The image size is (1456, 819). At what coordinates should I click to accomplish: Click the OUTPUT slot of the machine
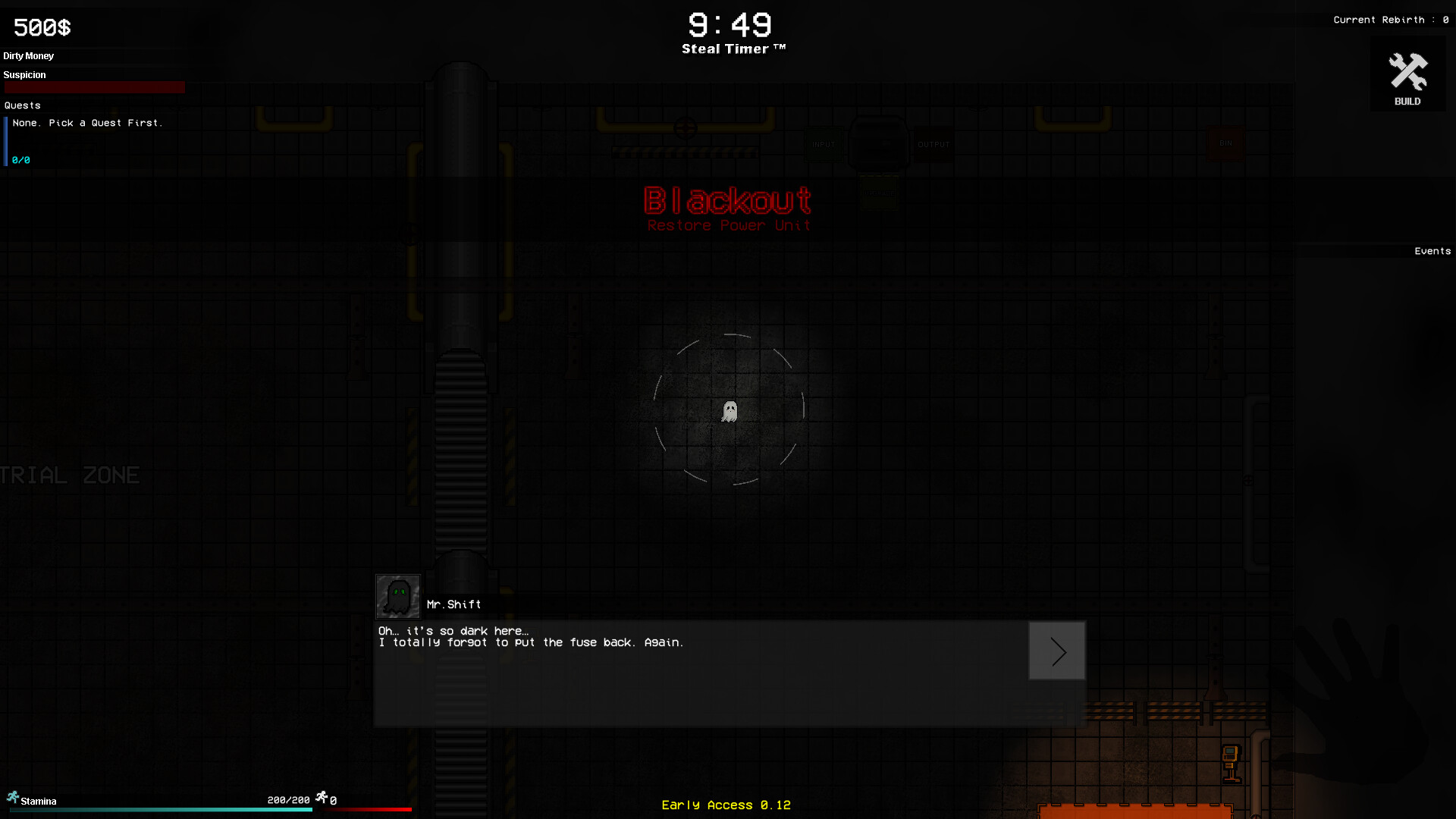pyautogui.click(x=934, y=144)
